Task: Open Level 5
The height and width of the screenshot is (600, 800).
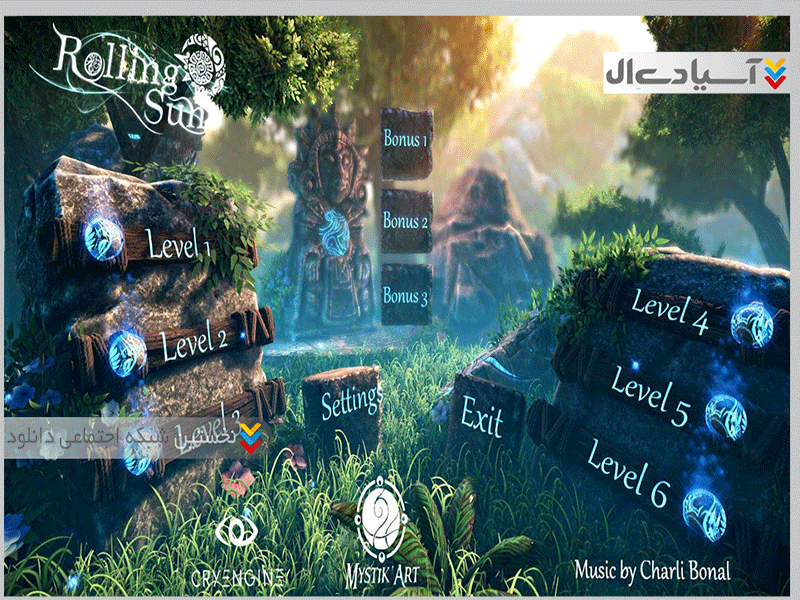Action: (x=650, y=396)
